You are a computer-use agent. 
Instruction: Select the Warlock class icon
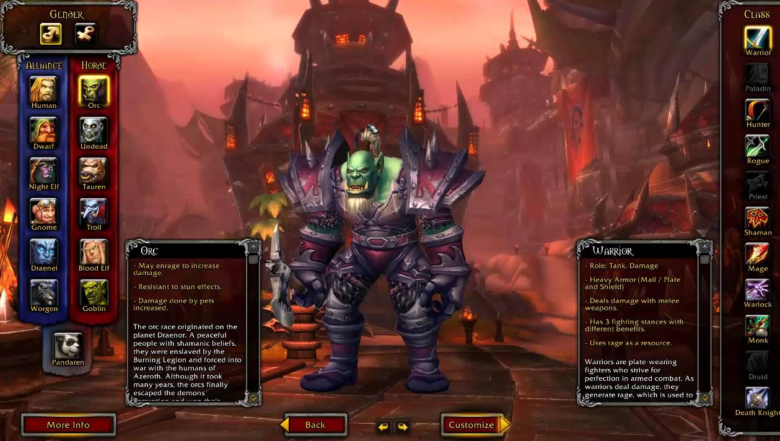tap(757, 290)
